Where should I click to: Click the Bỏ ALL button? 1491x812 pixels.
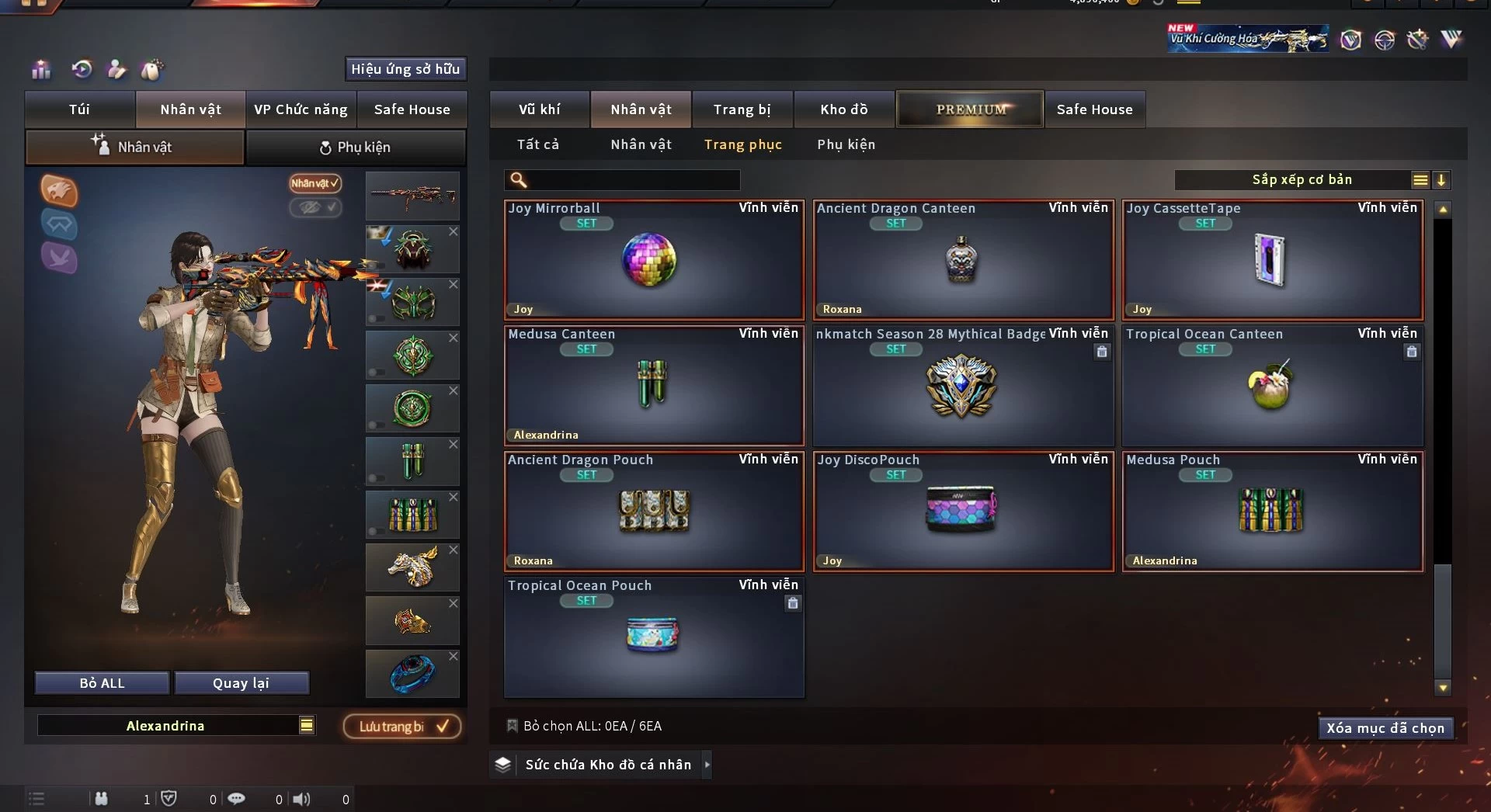pyautogui.click(x=102, y=683)
